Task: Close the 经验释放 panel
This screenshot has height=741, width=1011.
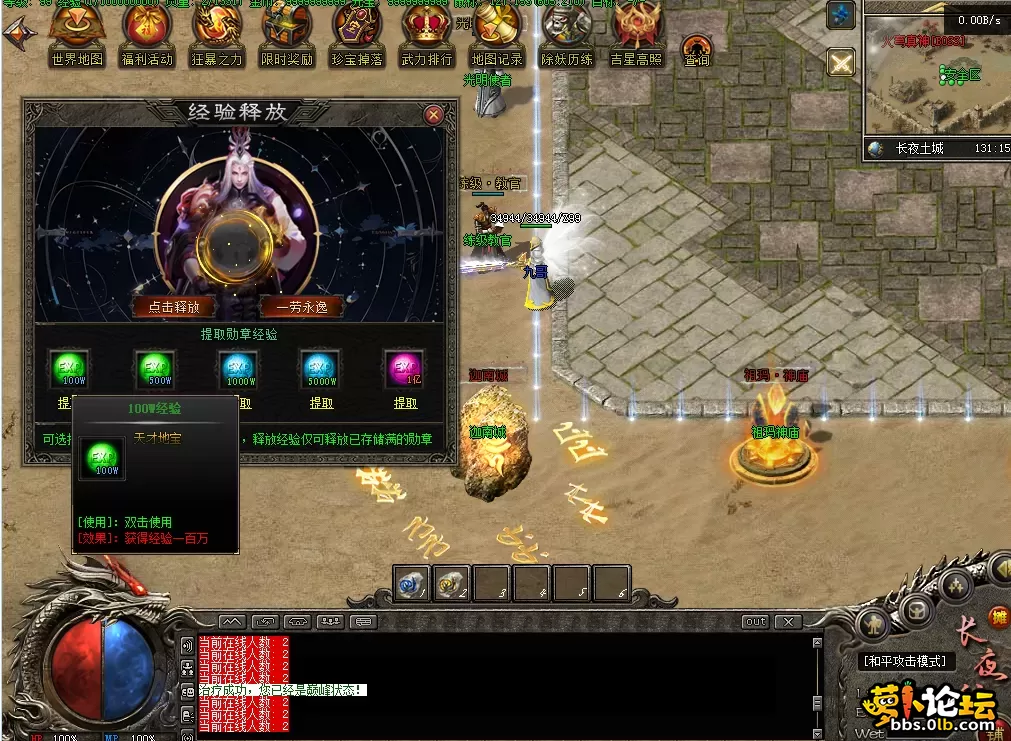Action: [x=433, y=115]
